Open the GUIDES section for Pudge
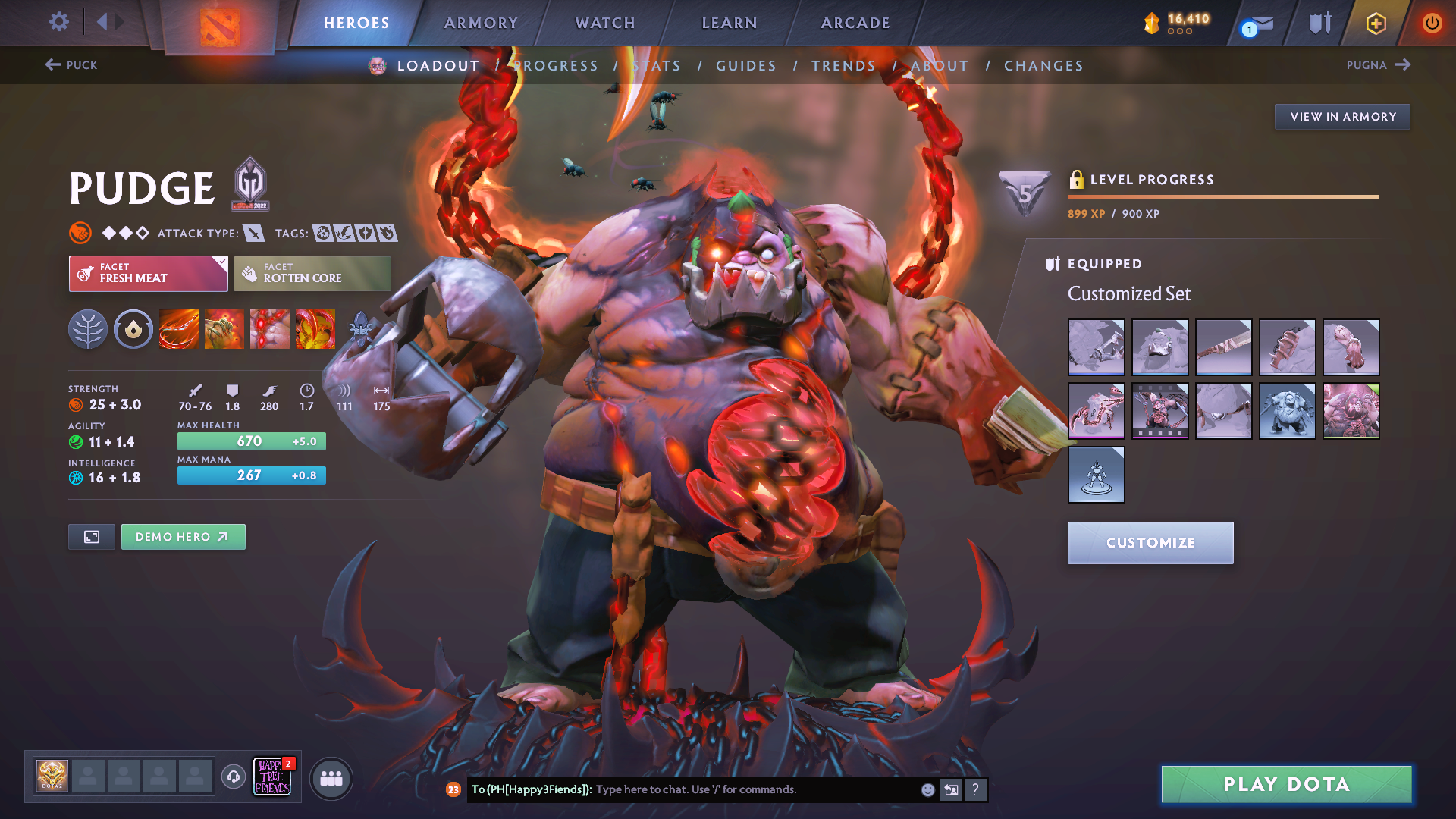Viewport: 1456px width, 819px height. click(x=745, y=65)
